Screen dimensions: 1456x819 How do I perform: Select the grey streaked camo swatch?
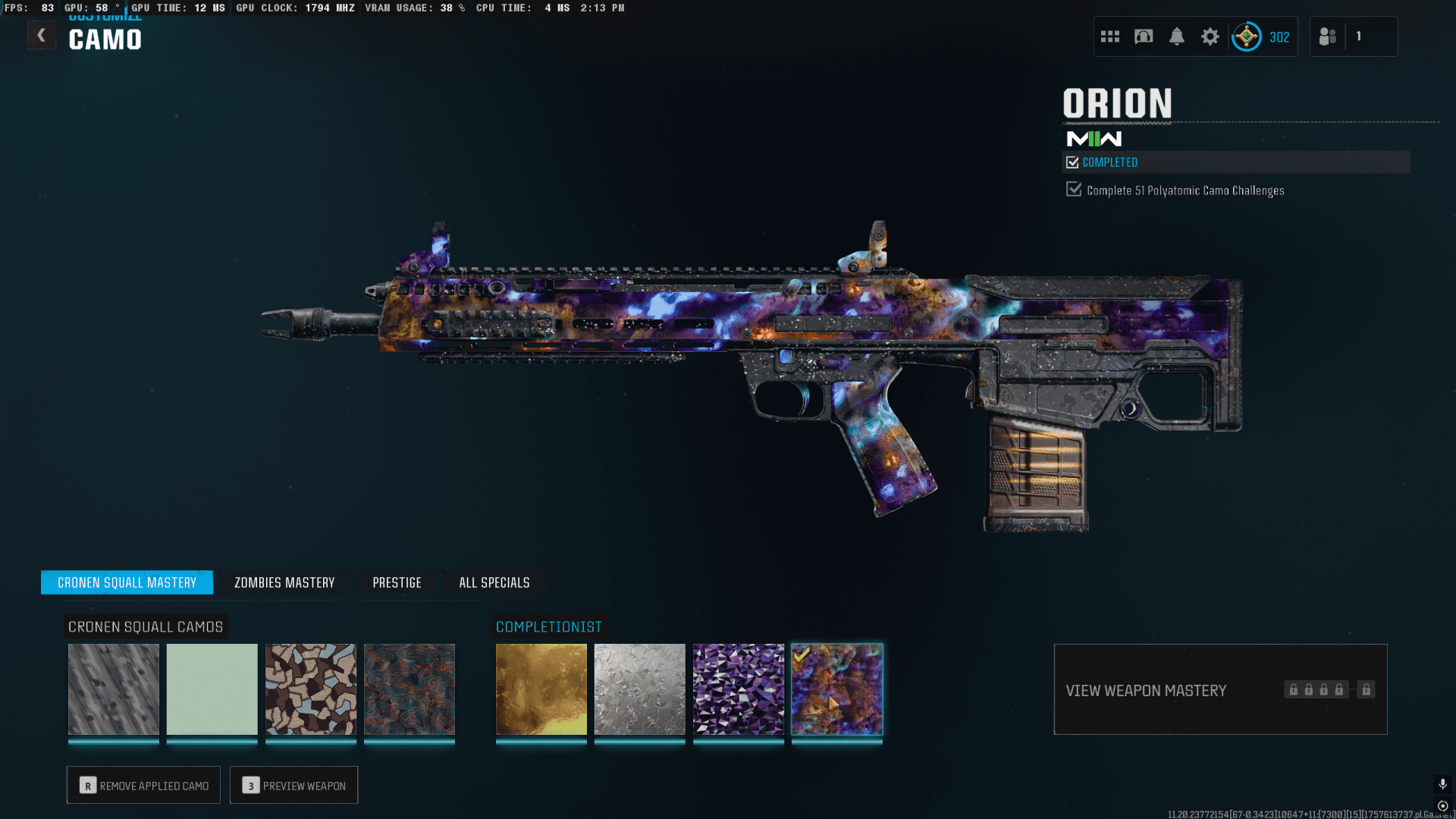(x=114, y=689)
